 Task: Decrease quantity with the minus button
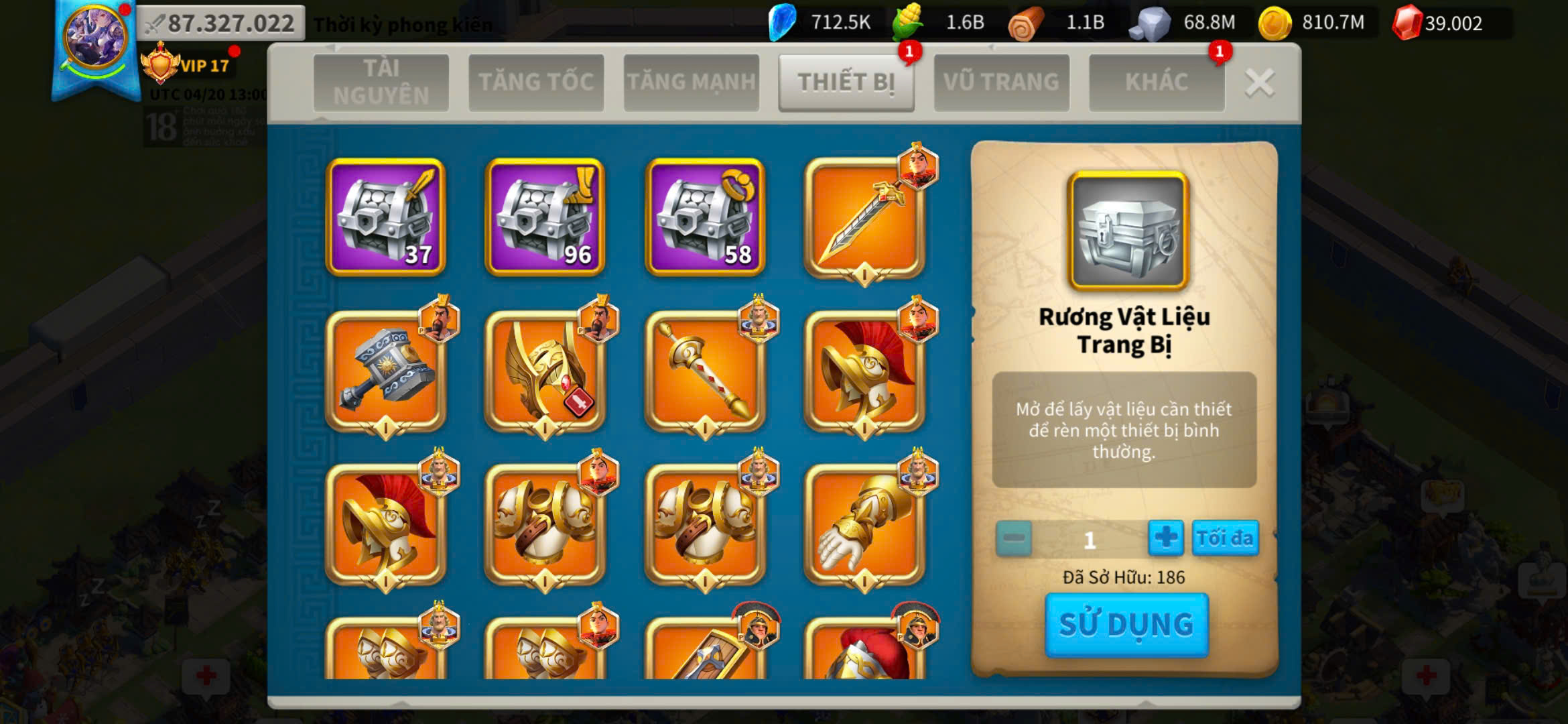(x=1013, y=538)
